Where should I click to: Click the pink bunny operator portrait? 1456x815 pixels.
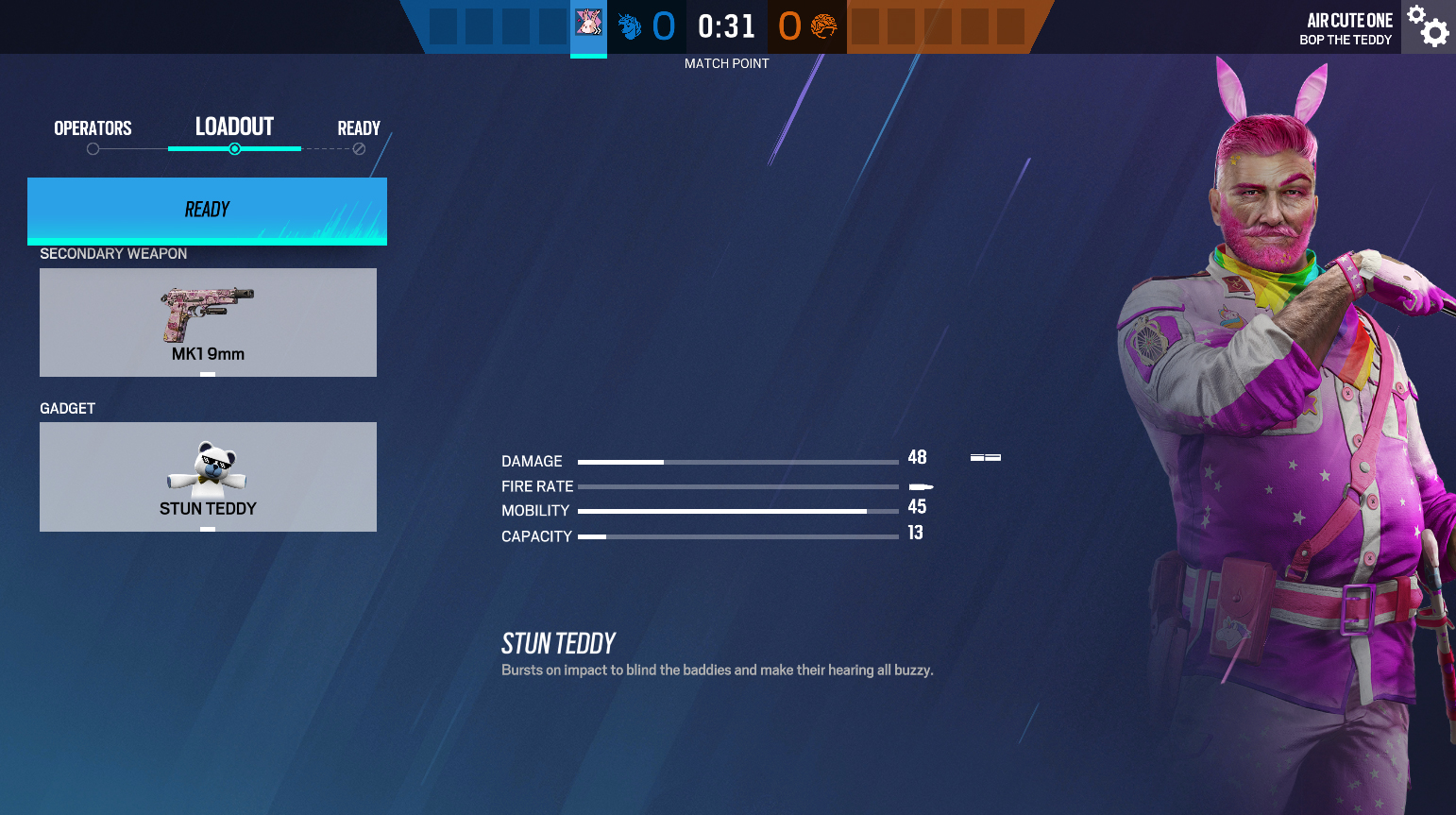(x=588, y=25)
